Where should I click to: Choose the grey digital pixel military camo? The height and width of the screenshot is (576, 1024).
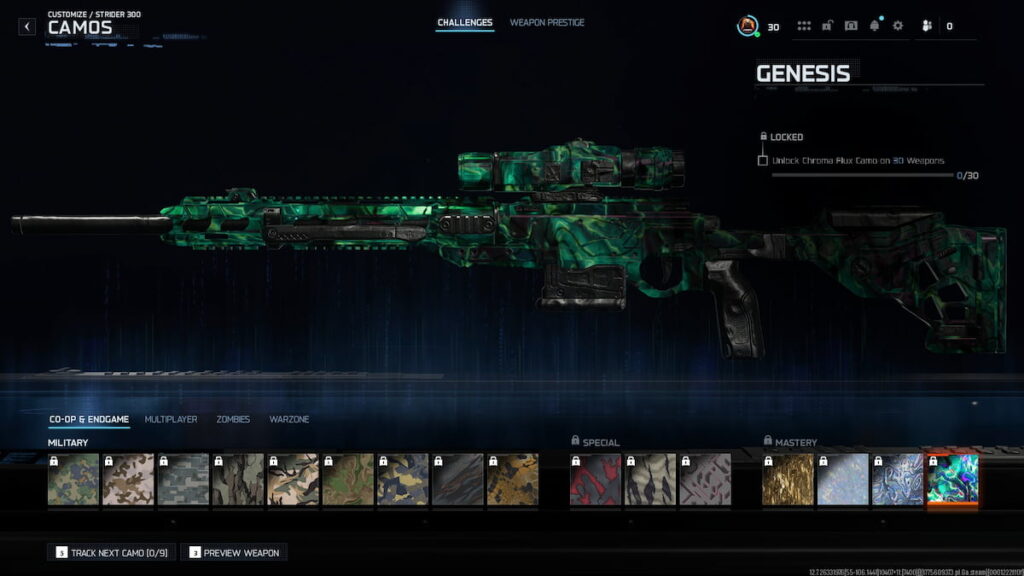(184, 480)
